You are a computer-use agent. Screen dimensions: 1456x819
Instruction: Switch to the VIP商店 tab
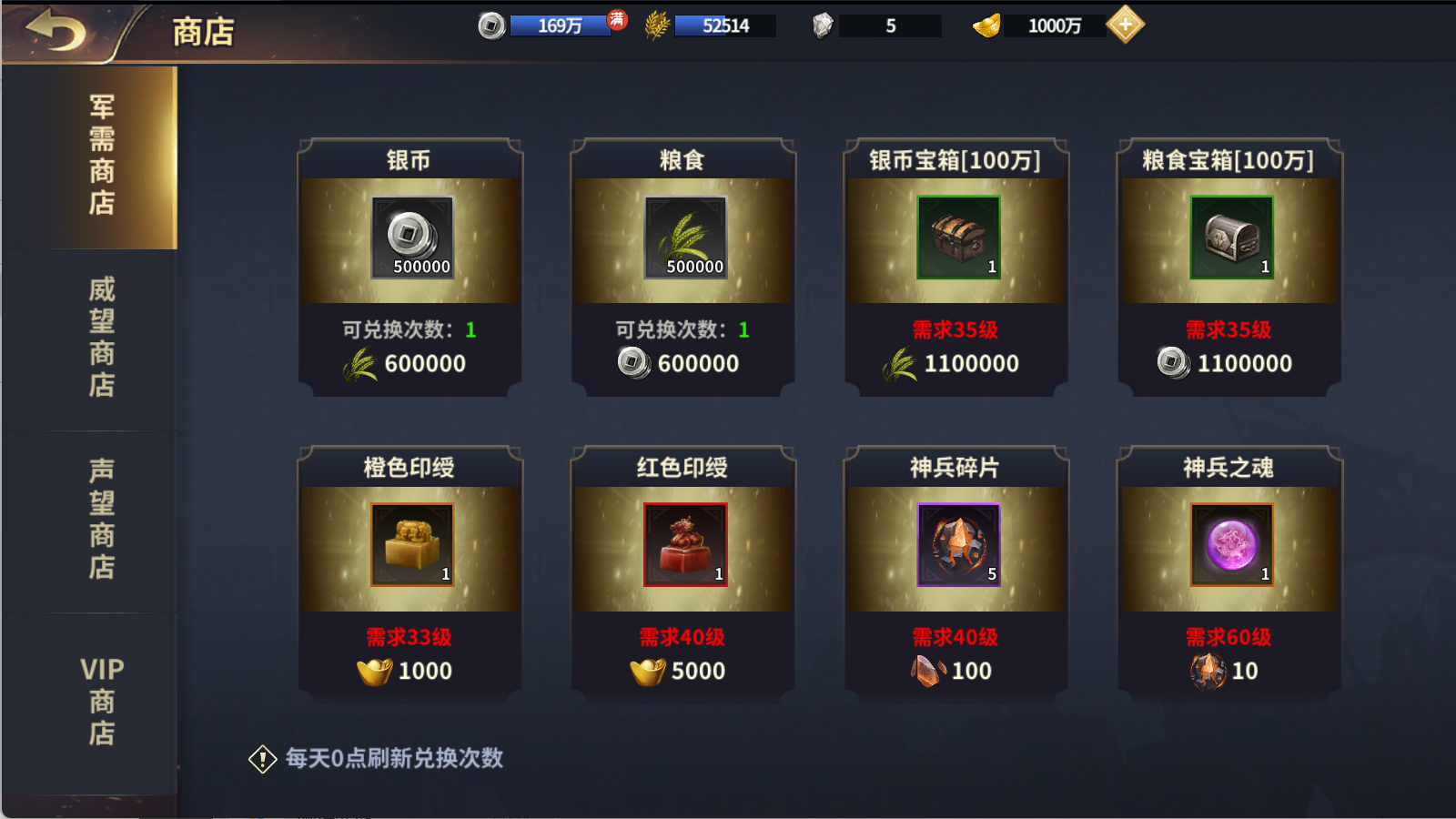pyautogui.click(x=101, y=701)
